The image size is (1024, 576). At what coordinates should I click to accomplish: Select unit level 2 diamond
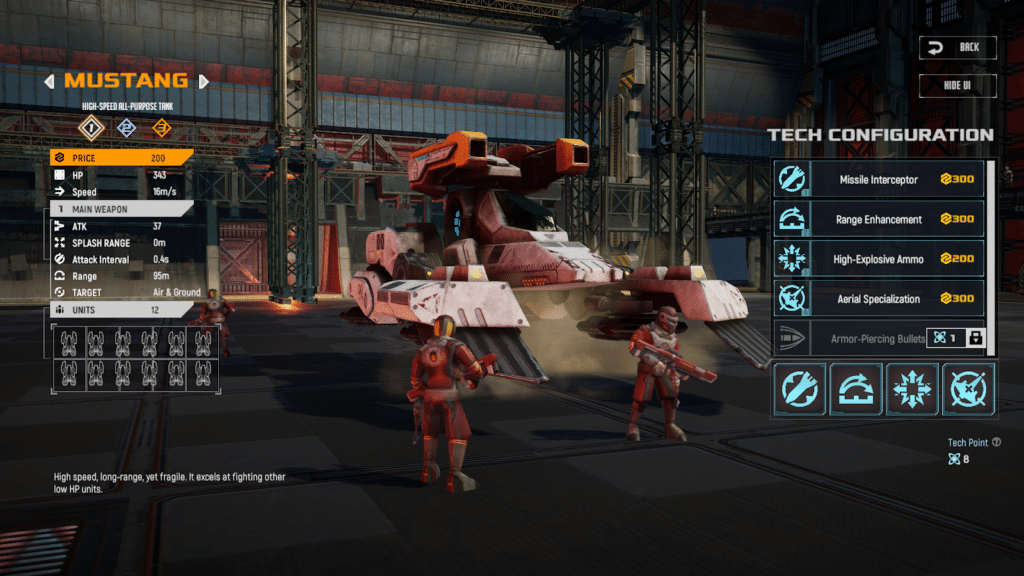pos(126,127)
